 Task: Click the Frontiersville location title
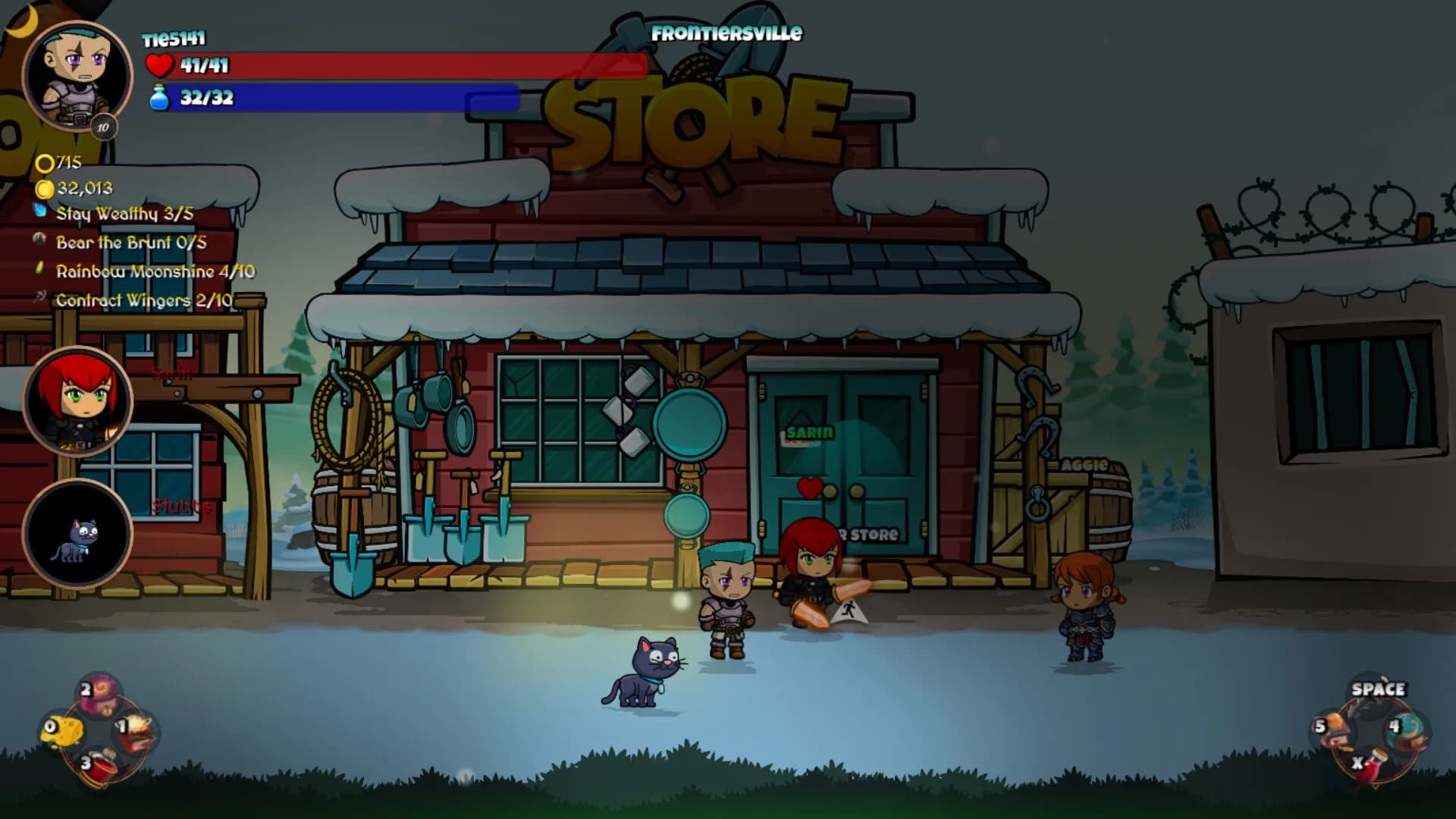[x=726, y=32]
